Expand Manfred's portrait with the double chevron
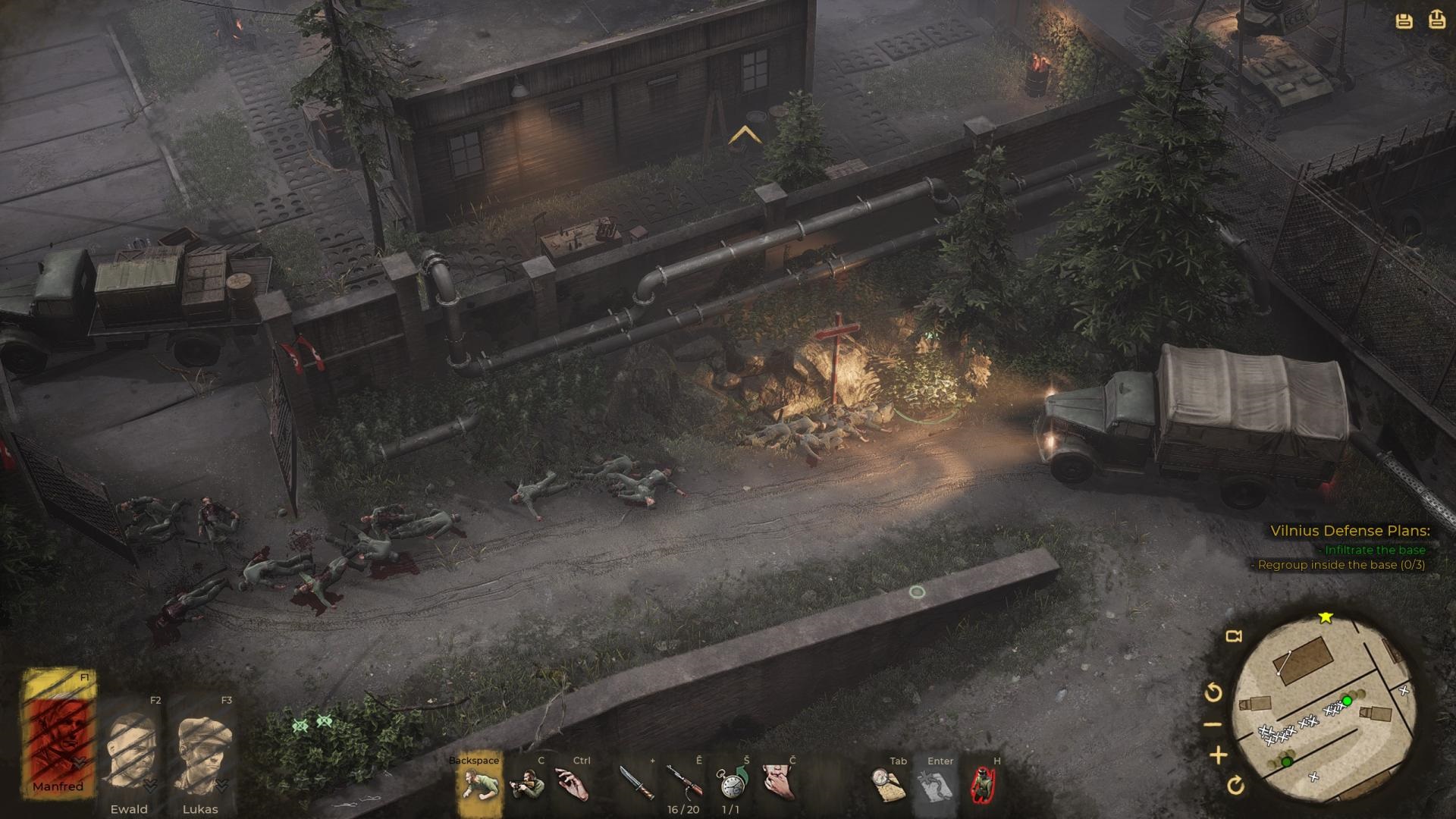This screenshot has height=819, width=1456. [79, 763]
